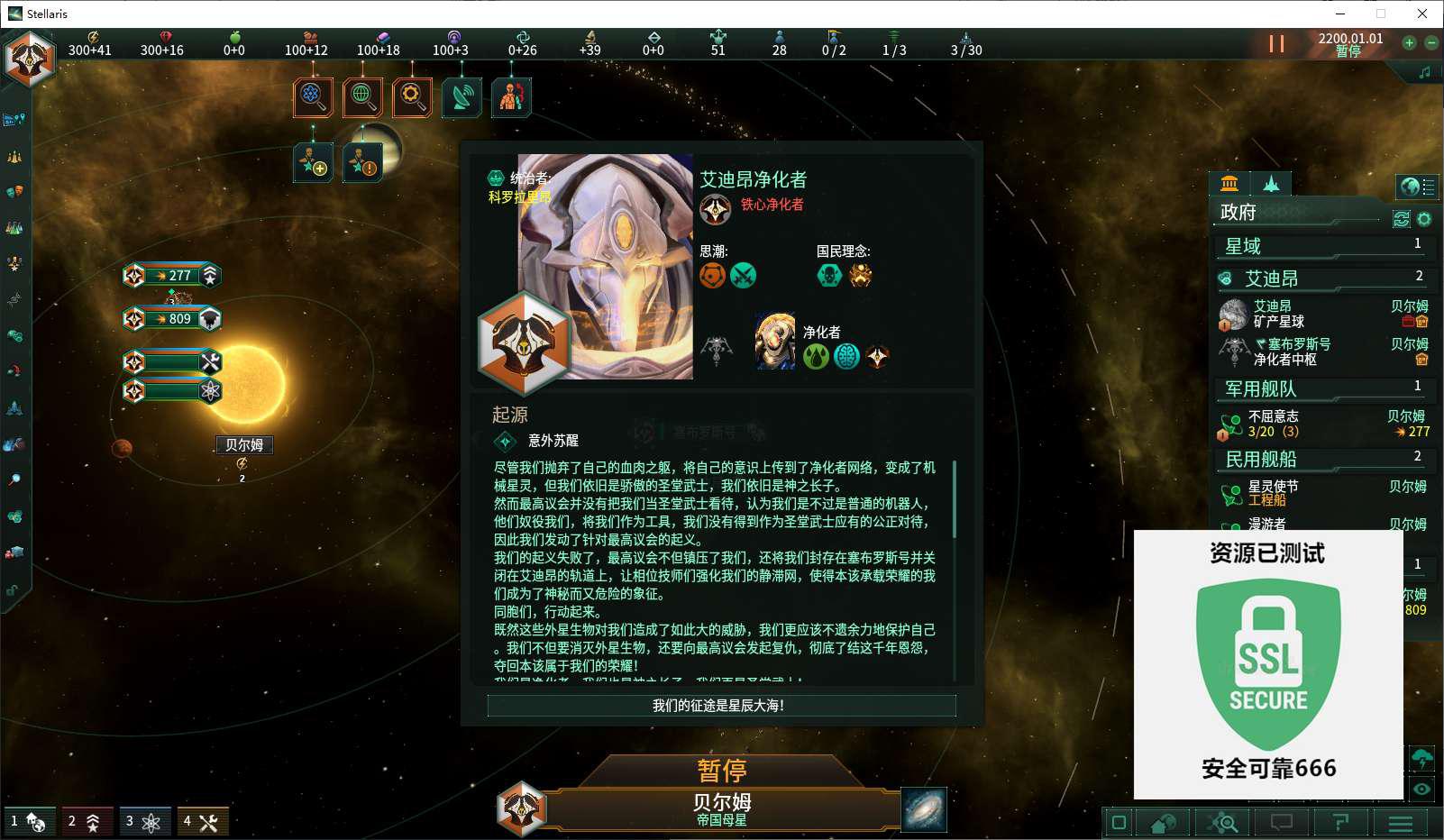Switch to the ships outliner tab

(1271, 185)
